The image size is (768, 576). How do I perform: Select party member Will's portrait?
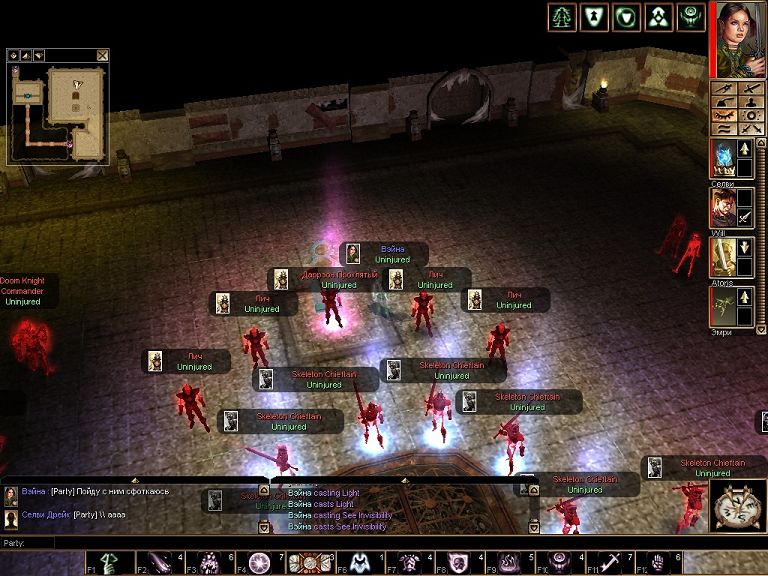pyautogui.click(x=724, y=207)
